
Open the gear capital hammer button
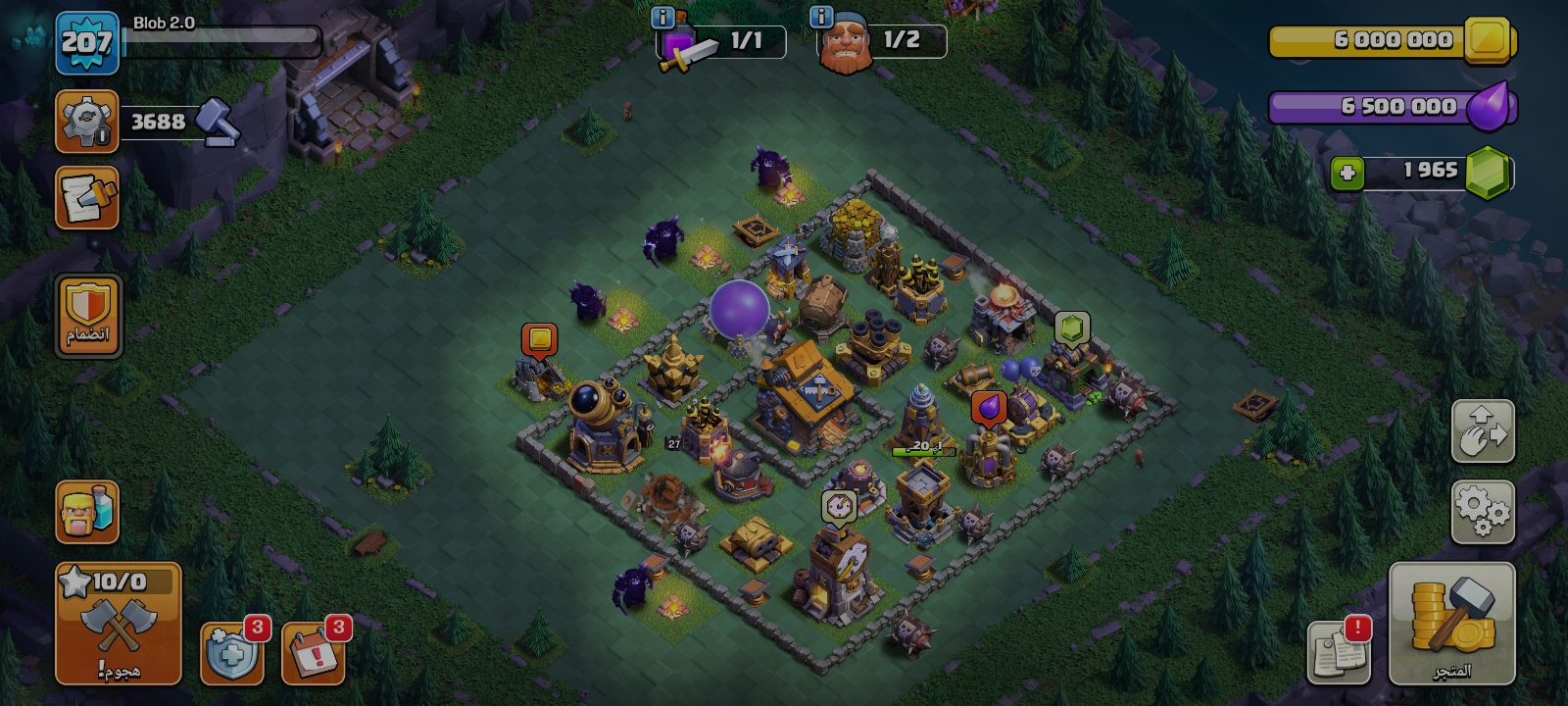(87, 122)
